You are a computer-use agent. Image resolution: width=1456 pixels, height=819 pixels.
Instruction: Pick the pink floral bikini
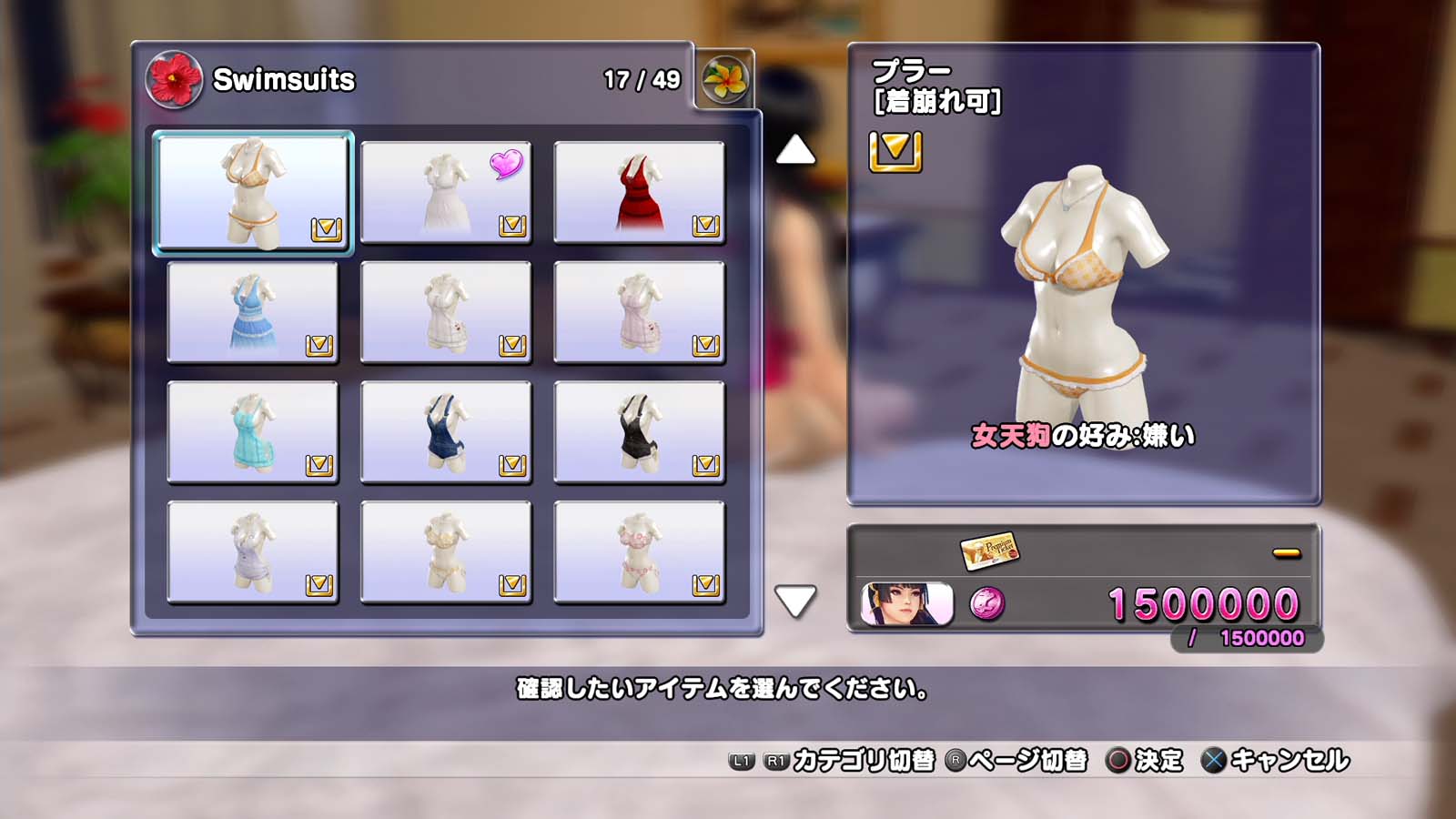tap(639, 552)
